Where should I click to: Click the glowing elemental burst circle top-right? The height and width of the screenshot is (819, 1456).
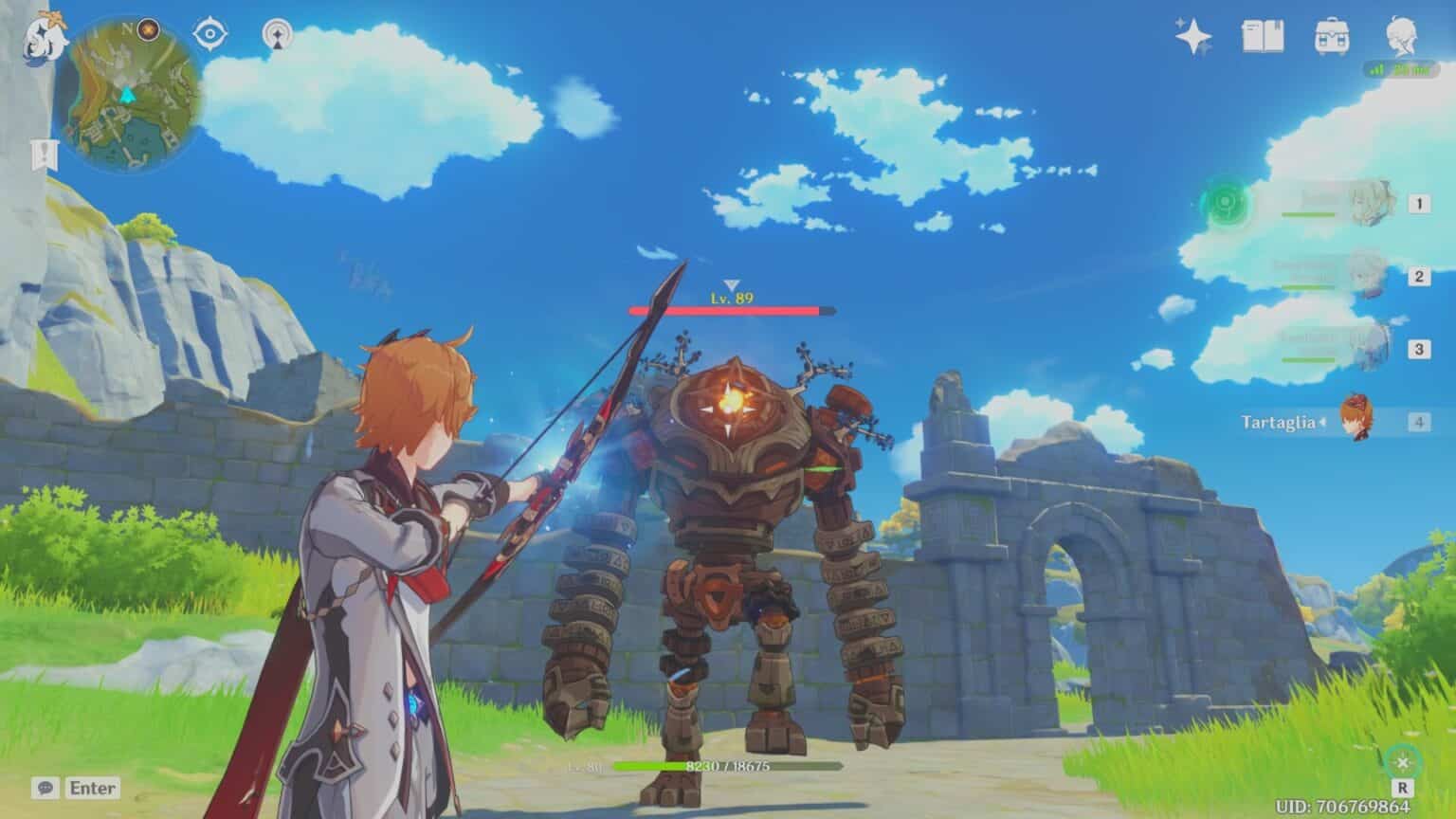[x=1225, y=202]
